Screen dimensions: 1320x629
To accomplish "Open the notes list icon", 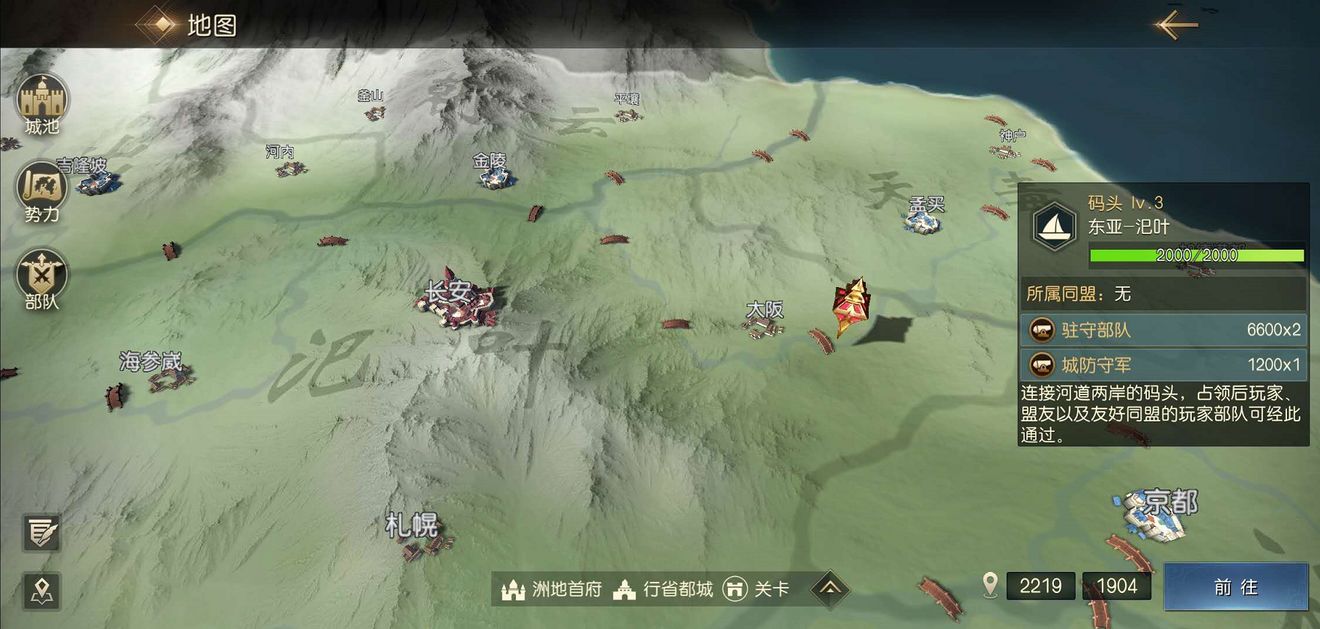I will [42, 532].
